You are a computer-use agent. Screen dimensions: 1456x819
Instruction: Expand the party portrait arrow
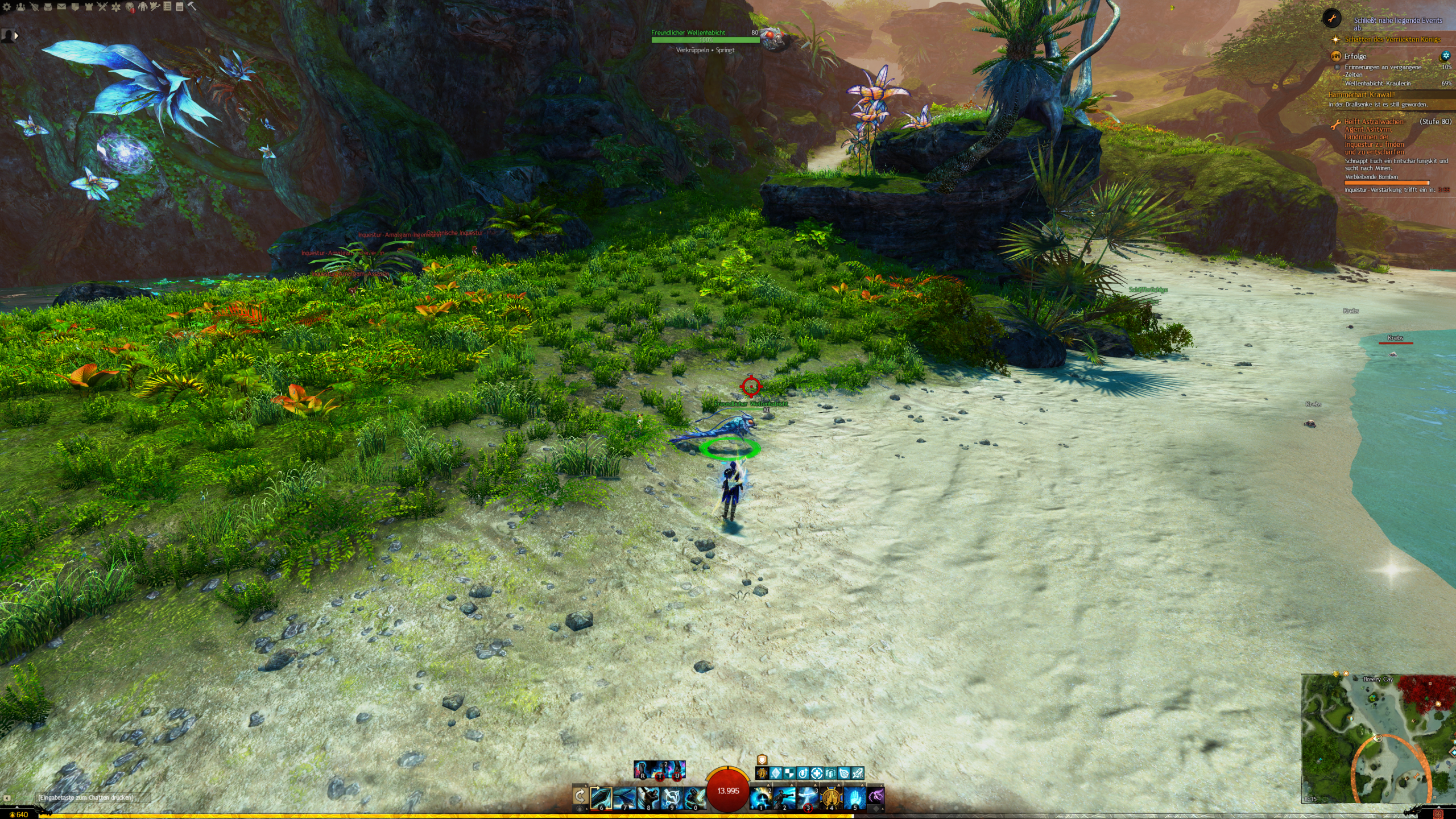tap(16, 35)
